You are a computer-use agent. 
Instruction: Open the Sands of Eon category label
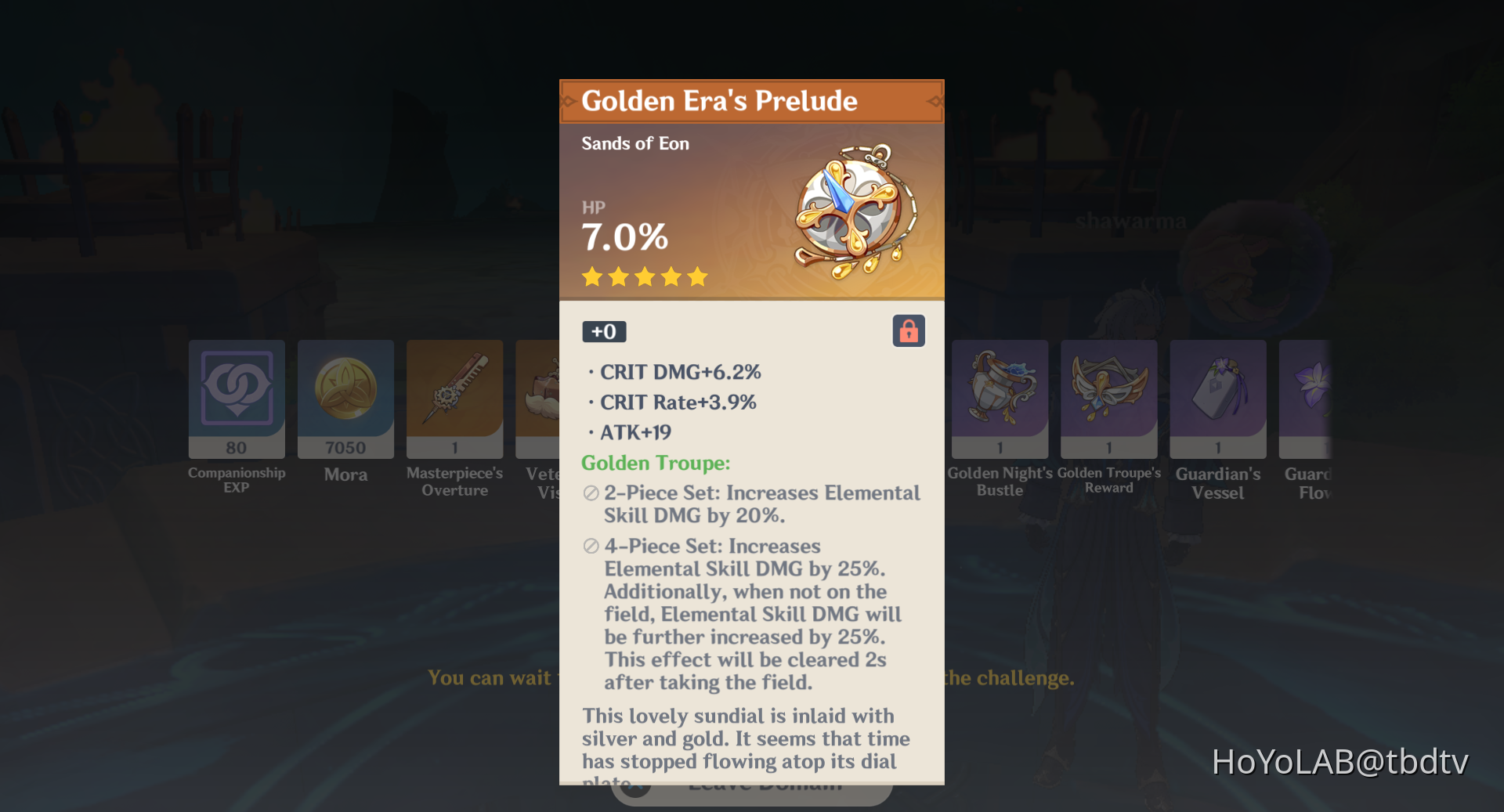click(634, 143)
